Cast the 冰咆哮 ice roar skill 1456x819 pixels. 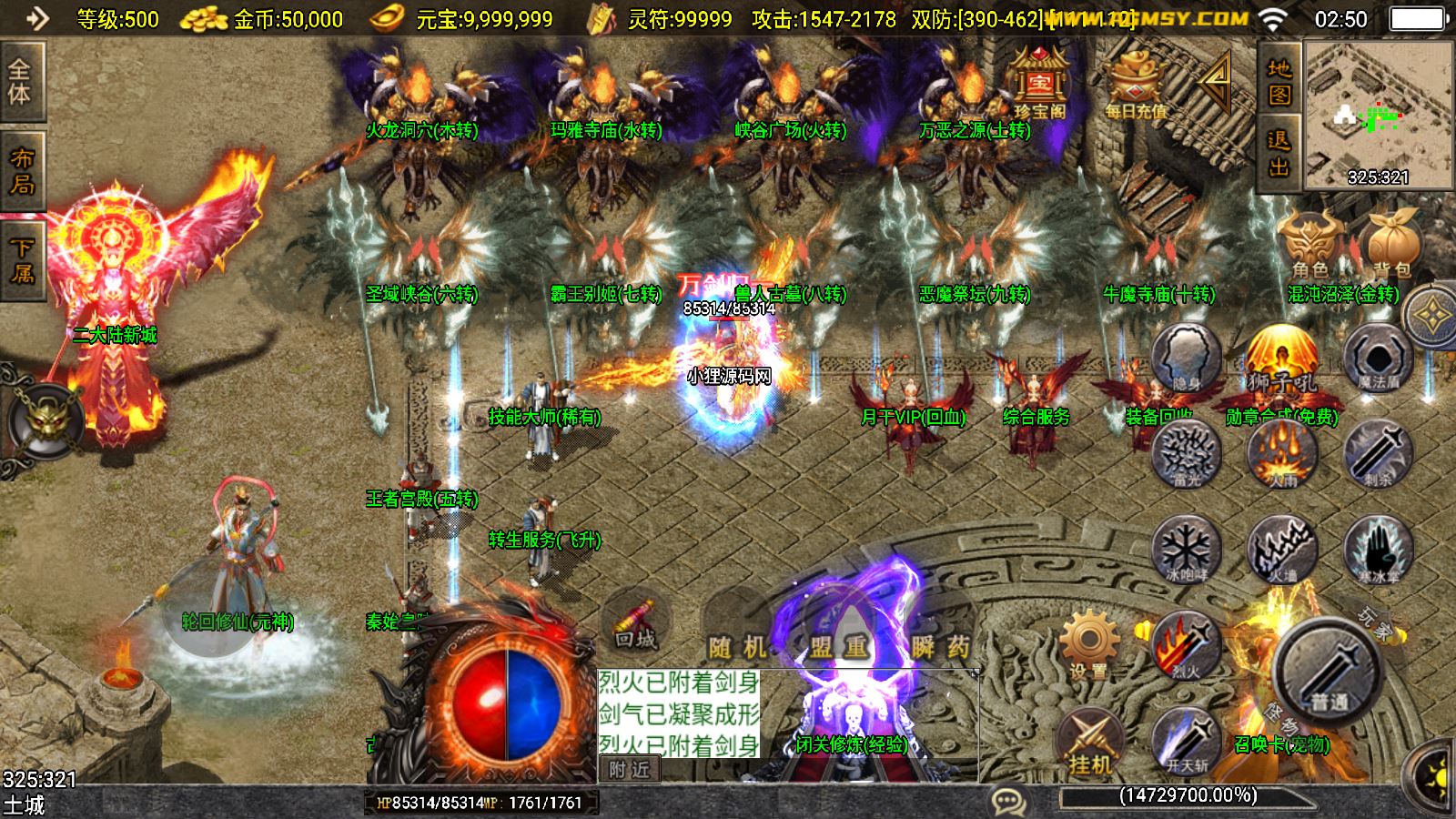point(1186,549)
